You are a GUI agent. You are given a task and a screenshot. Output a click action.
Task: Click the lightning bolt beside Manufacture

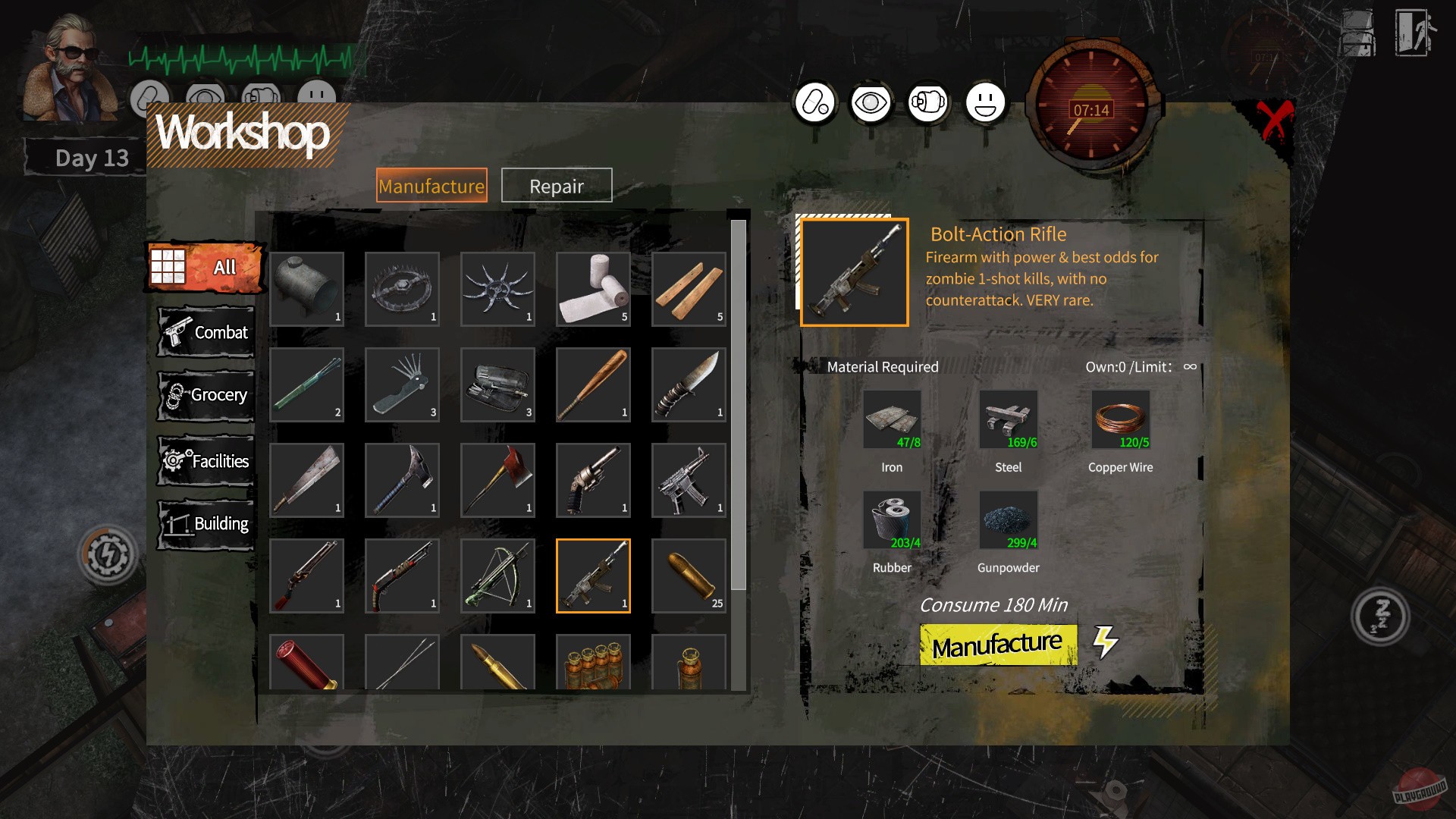1106,642
